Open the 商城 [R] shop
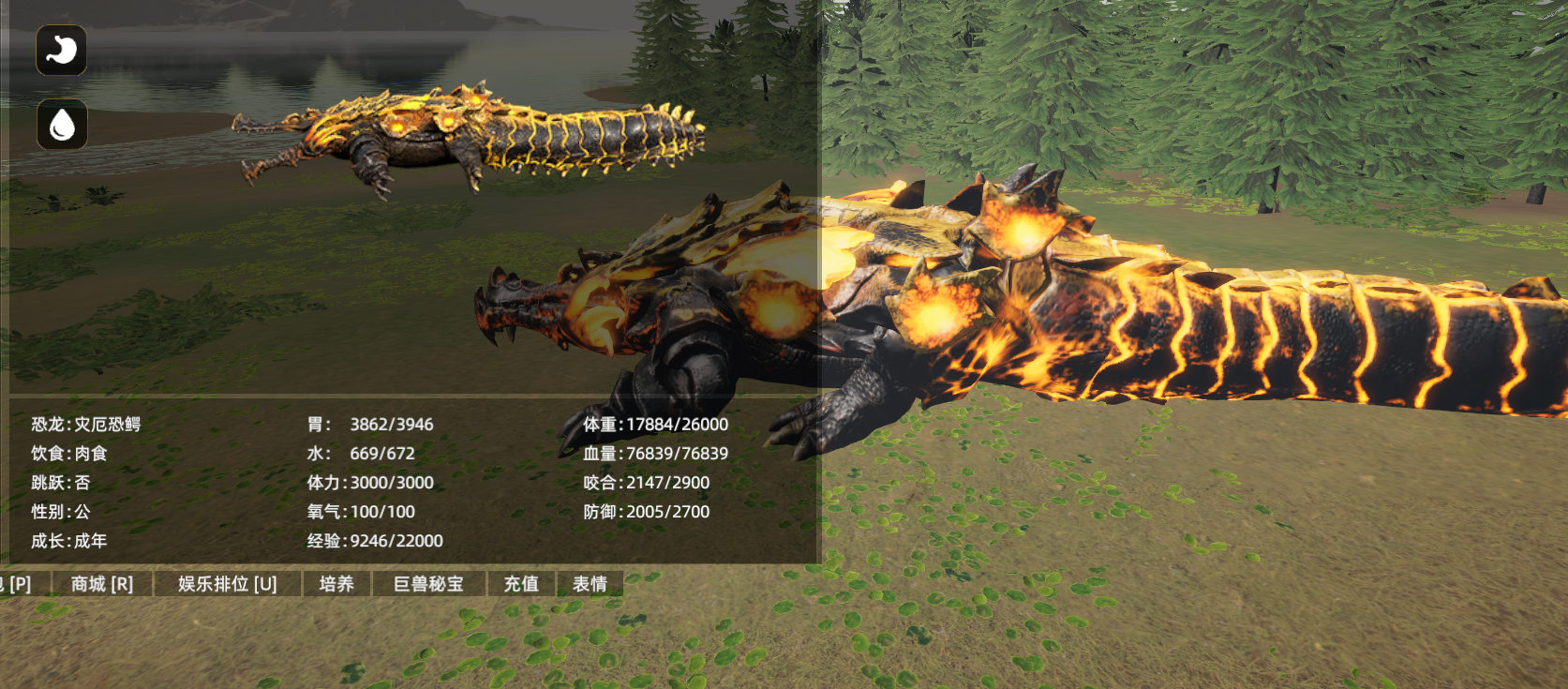 pos(102,584)
